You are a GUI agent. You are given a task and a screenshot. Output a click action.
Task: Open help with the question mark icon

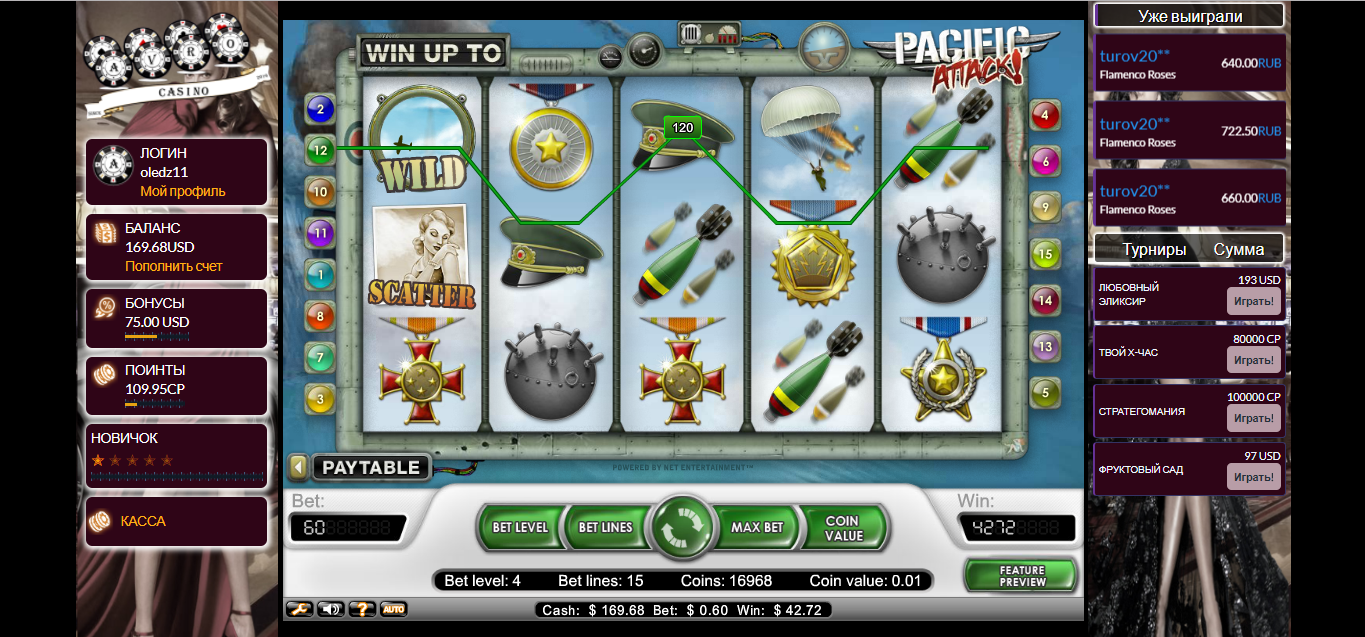(361, 609)
